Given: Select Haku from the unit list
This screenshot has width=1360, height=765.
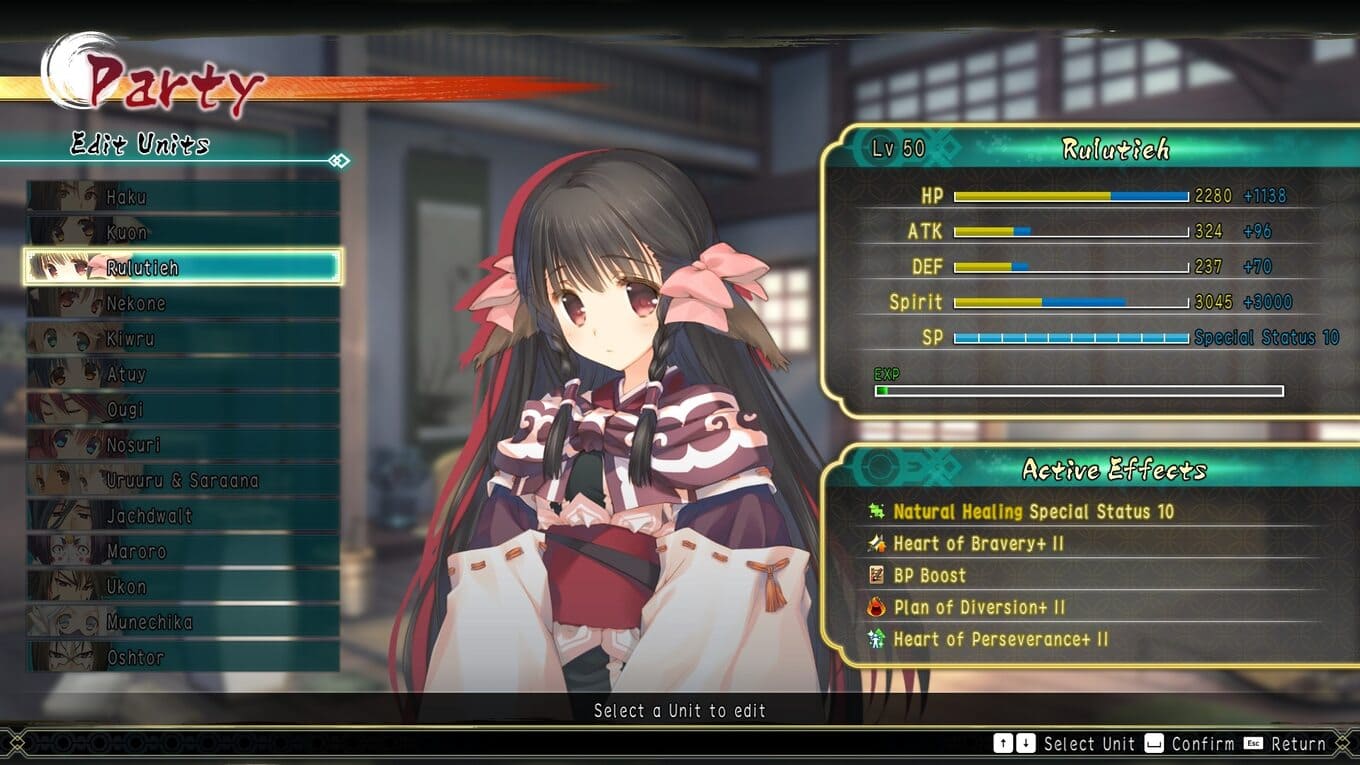Looking at the screenshot, I should (183, 197).
